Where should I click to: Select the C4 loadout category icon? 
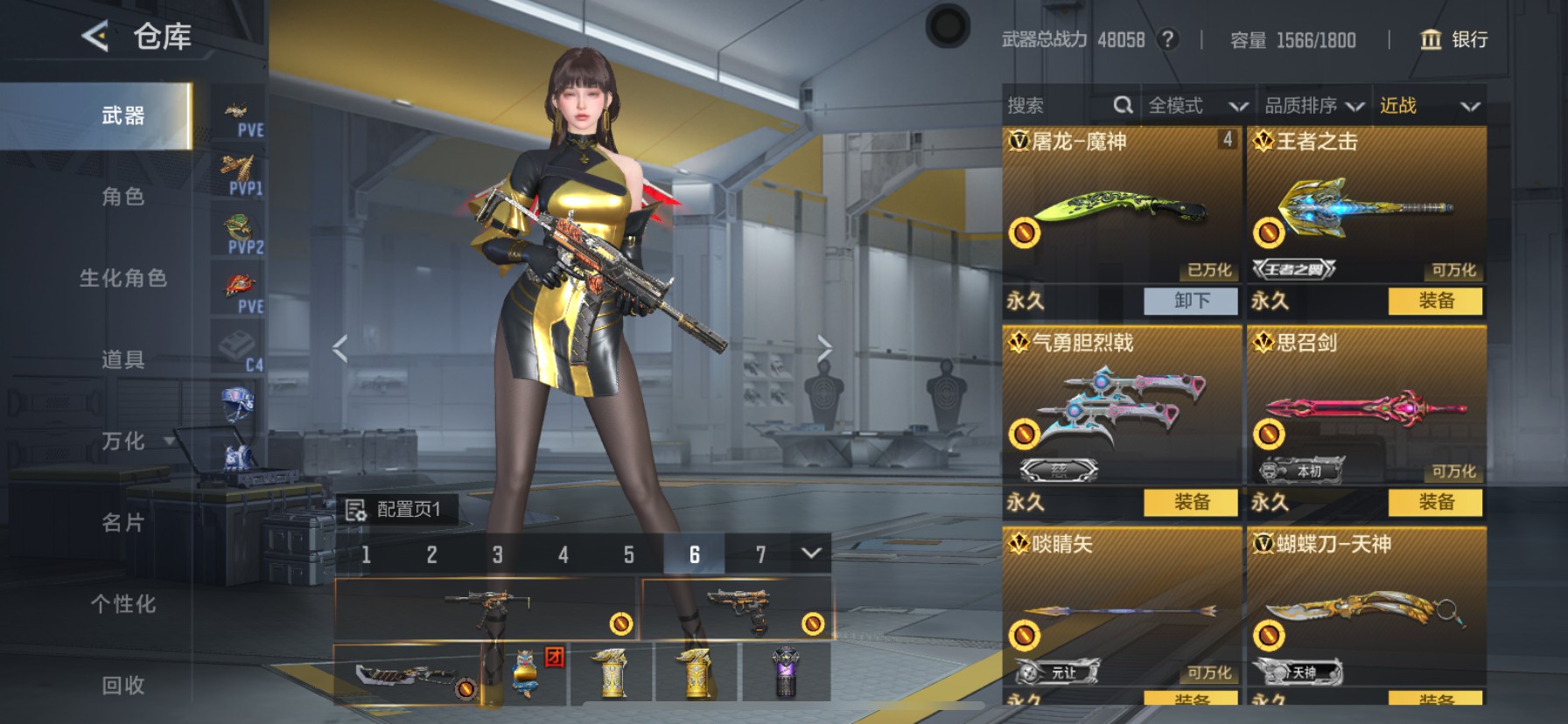(238, 351)
